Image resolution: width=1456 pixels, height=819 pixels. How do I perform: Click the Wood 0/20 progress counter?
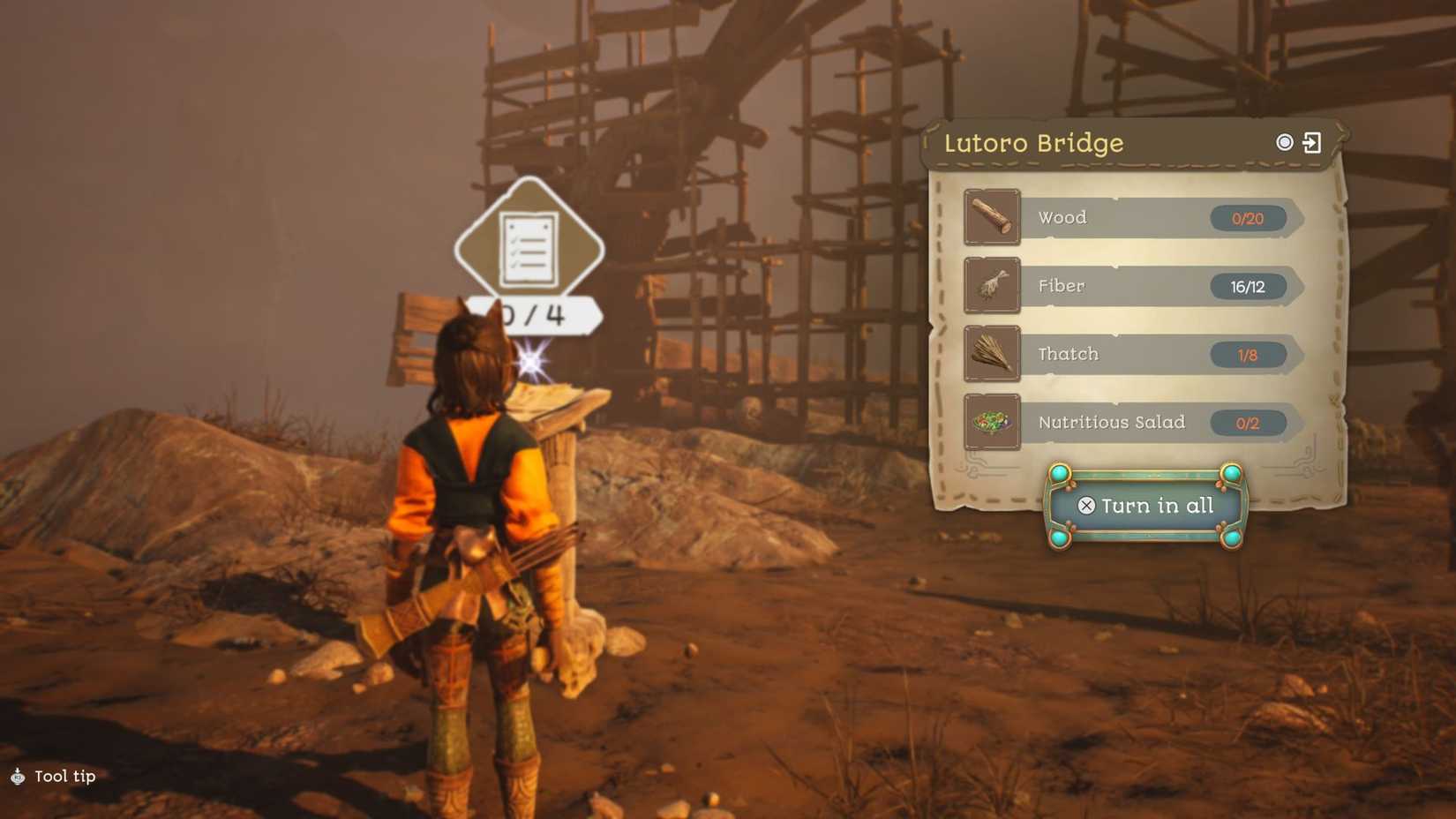pyautogui.click(x=1250, y=218)
